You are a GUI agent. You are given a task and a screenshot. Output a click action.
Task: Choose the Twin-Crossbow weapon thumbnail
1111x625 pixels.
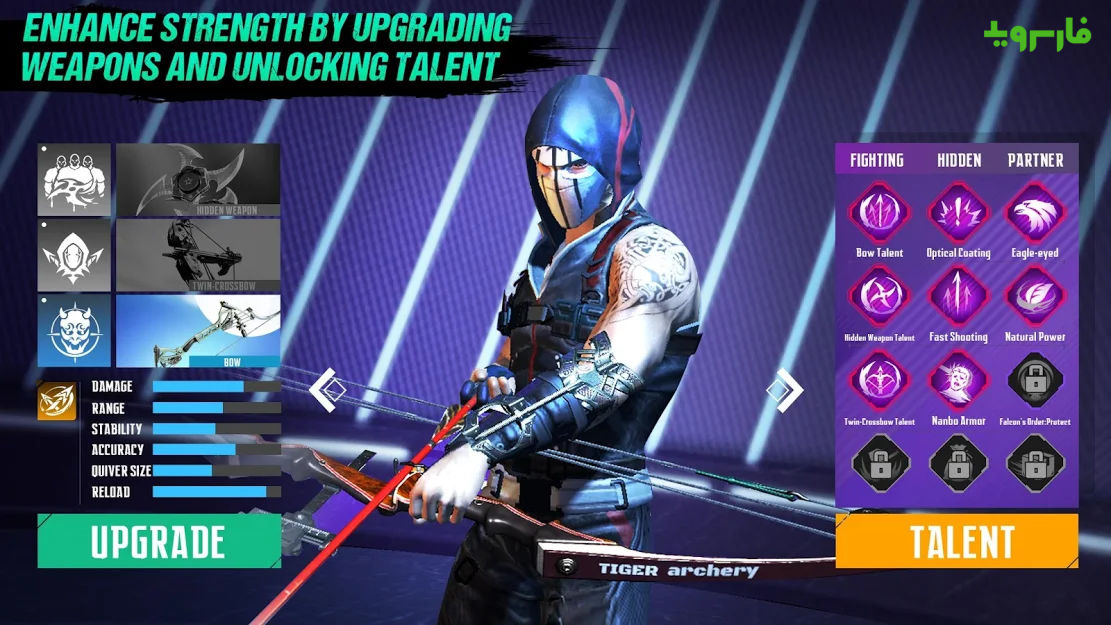click(x=198, y=255)
